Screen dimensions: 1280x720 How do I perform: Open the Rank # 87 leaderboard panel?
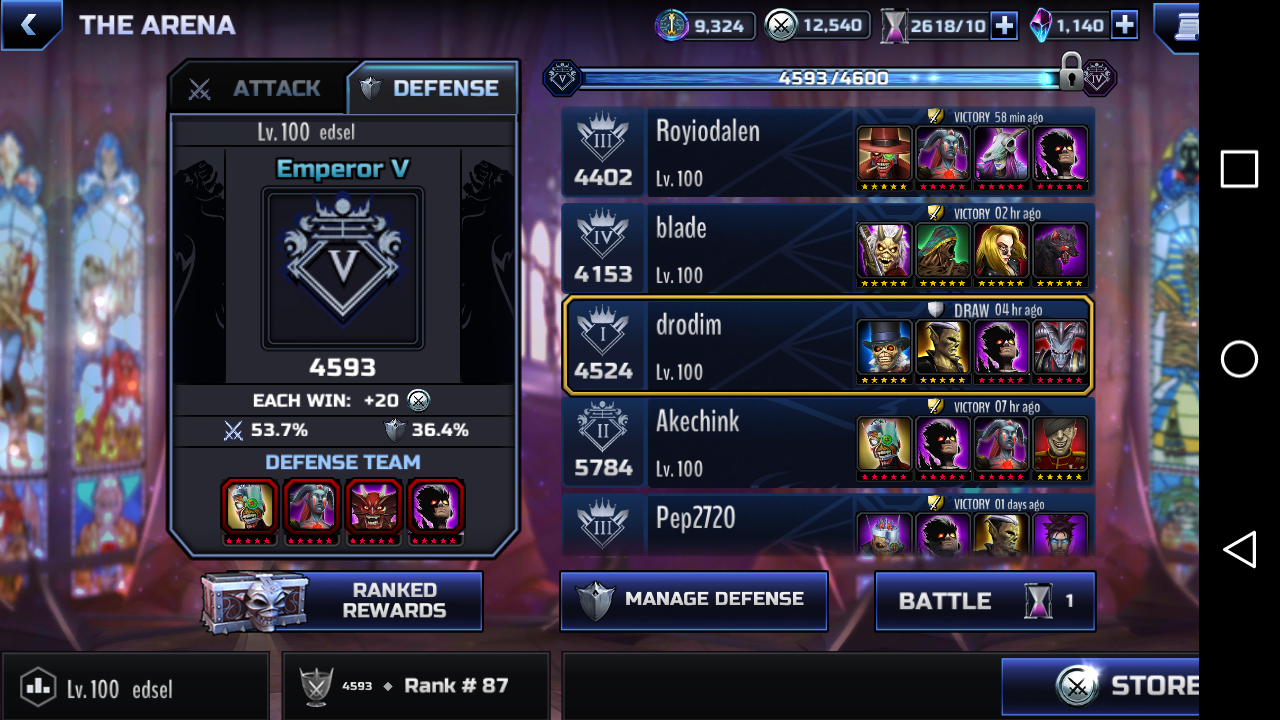point(416,686)
